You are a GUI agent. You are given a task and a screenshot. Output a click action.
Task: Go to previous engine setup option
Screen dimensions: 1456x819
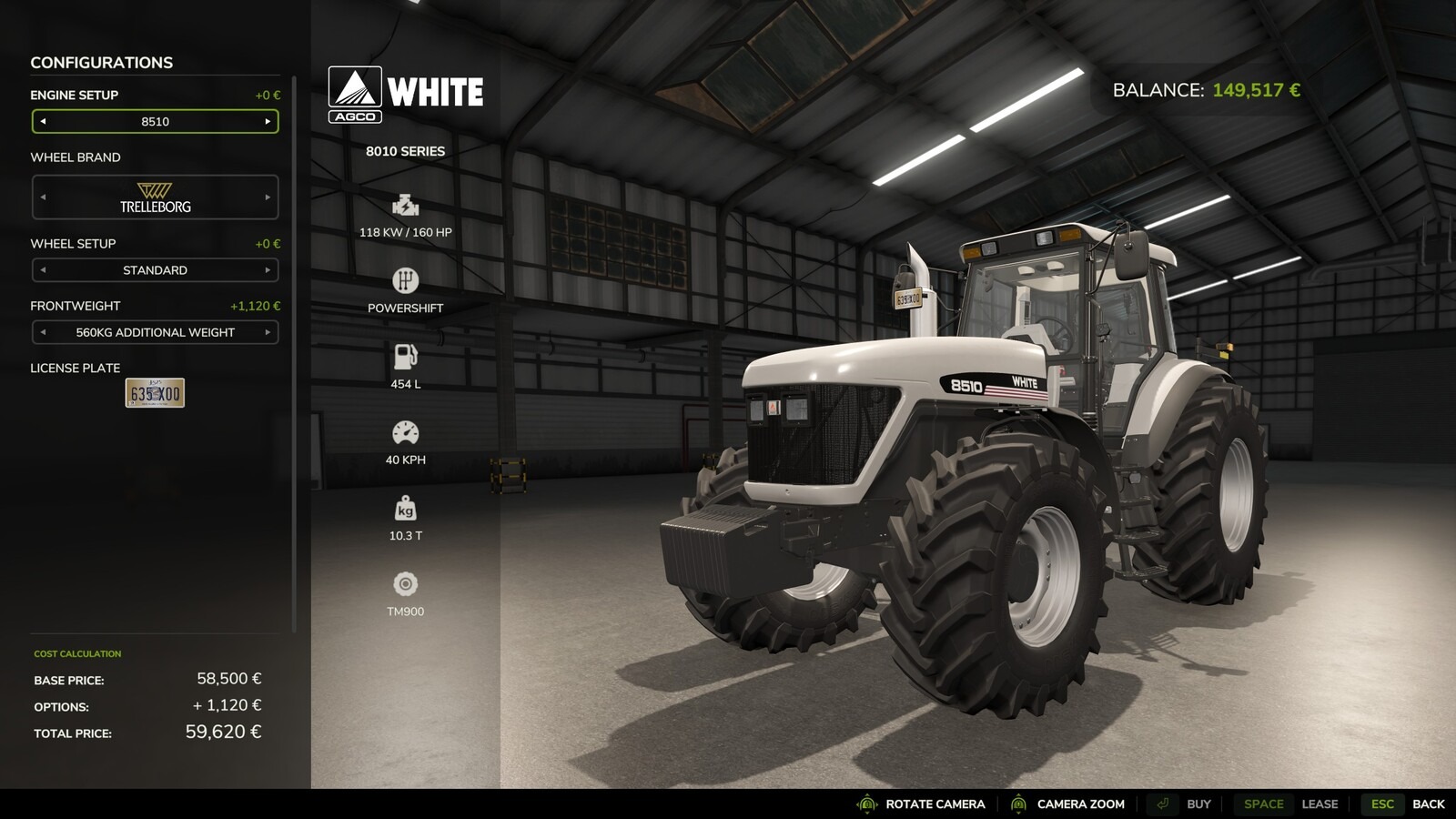click(x=43, y=121)
